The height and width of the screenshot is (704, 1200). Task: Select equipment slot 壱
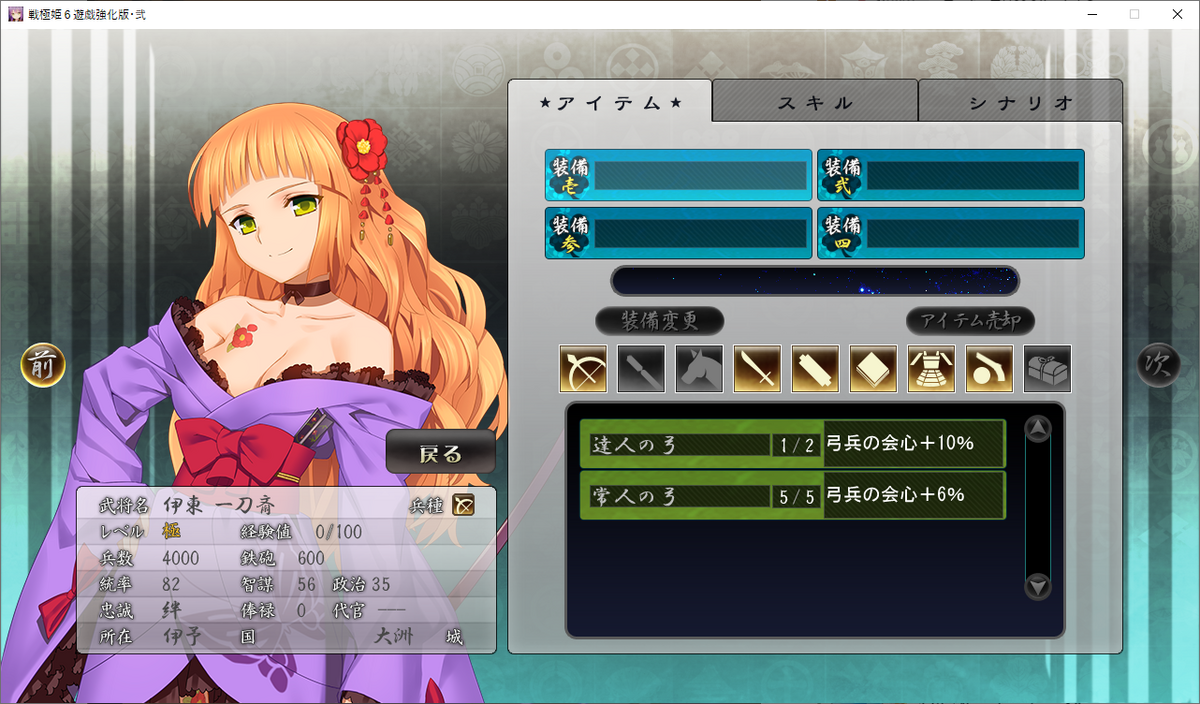[x=678, y=176]
